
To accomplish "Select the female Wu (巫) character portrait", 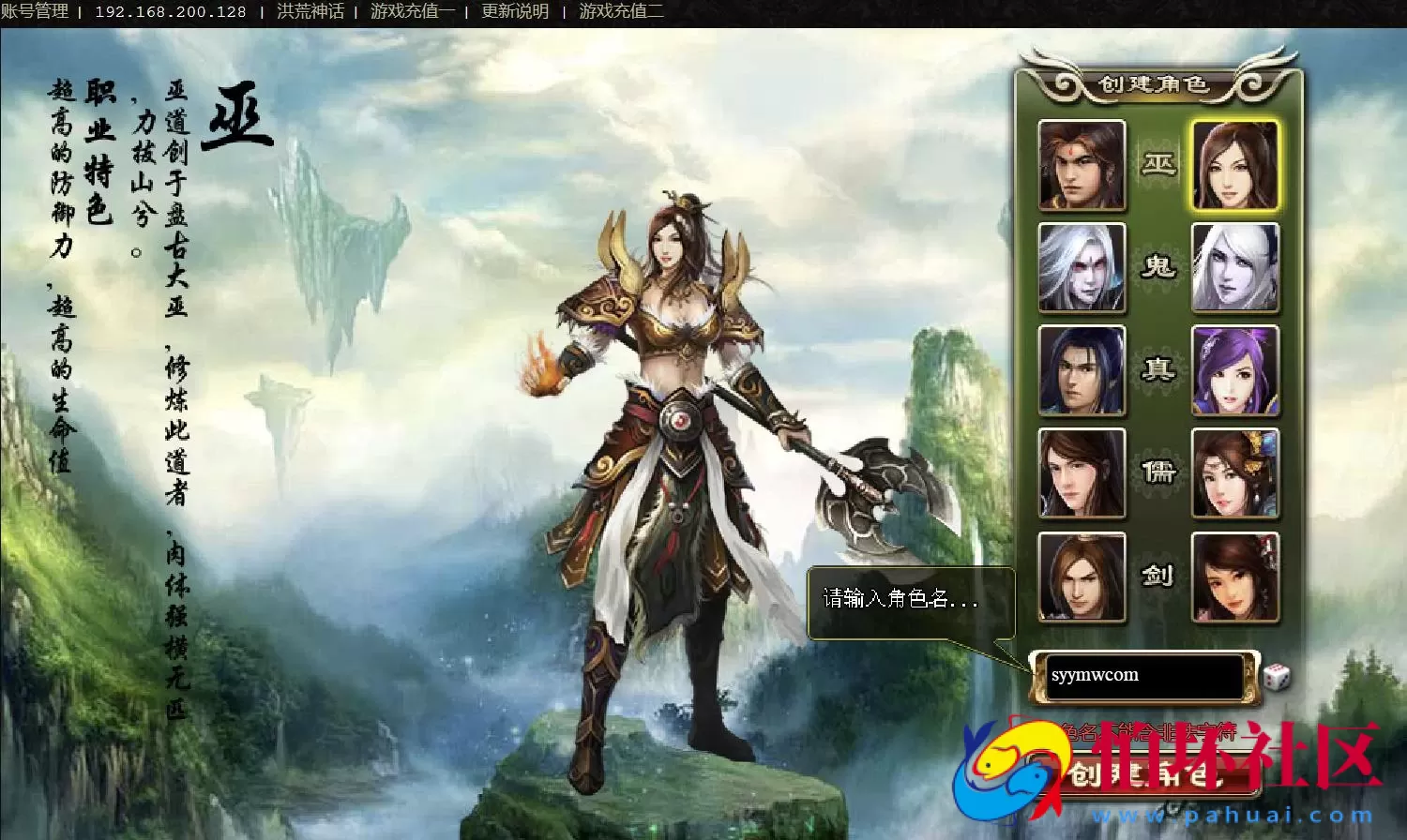I will pos(1236,164).
